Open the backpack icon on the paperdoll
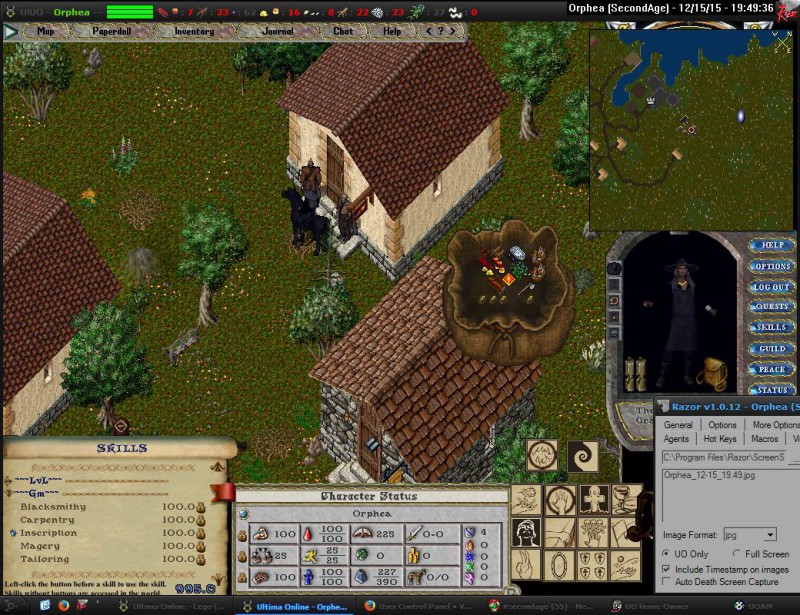The width and height of the screenshot is (800, 615). click(713, 373)
